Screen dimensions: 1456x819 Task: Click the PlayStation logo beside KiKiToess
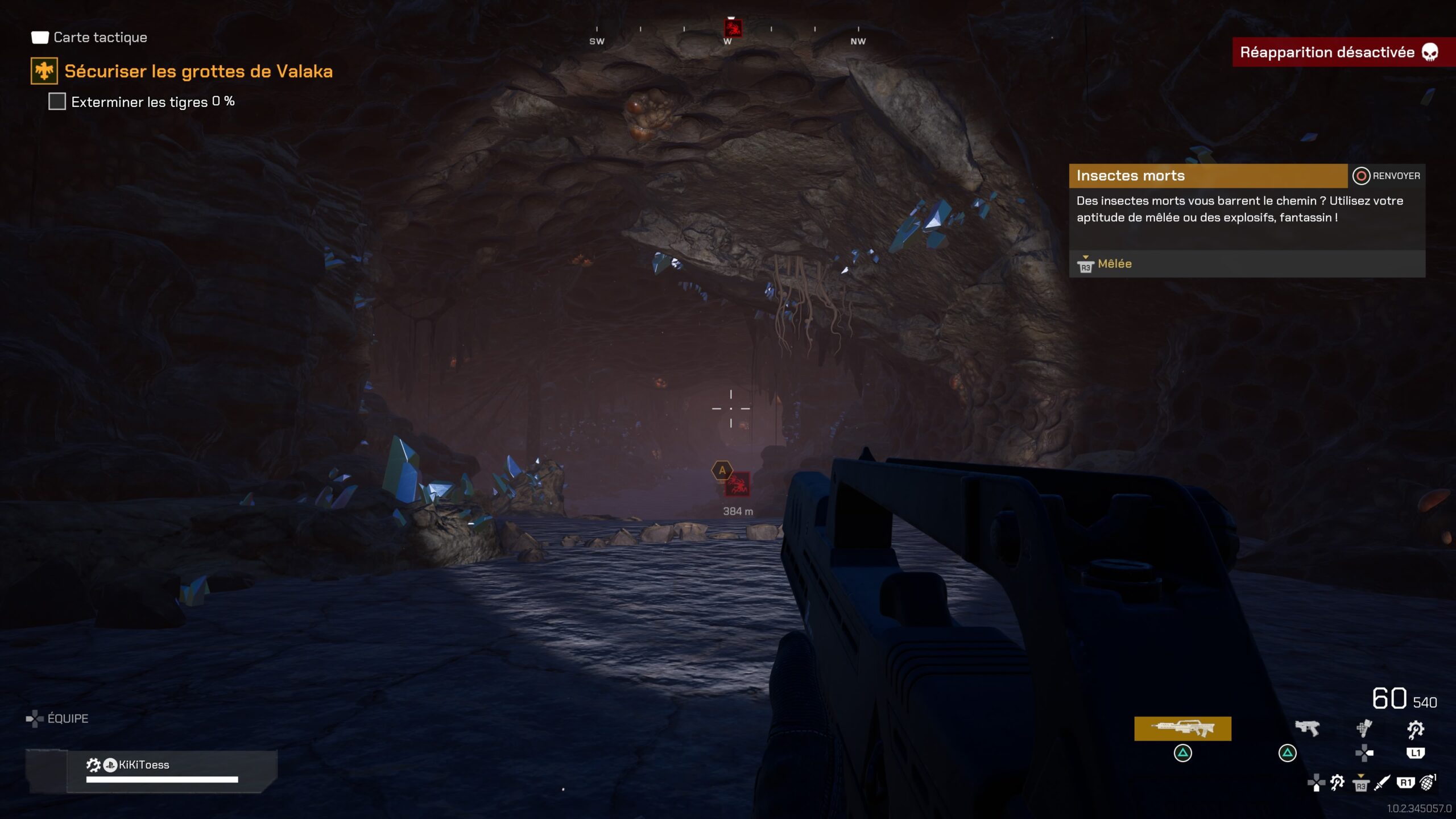pyautogui.click(x=110, y=765)
